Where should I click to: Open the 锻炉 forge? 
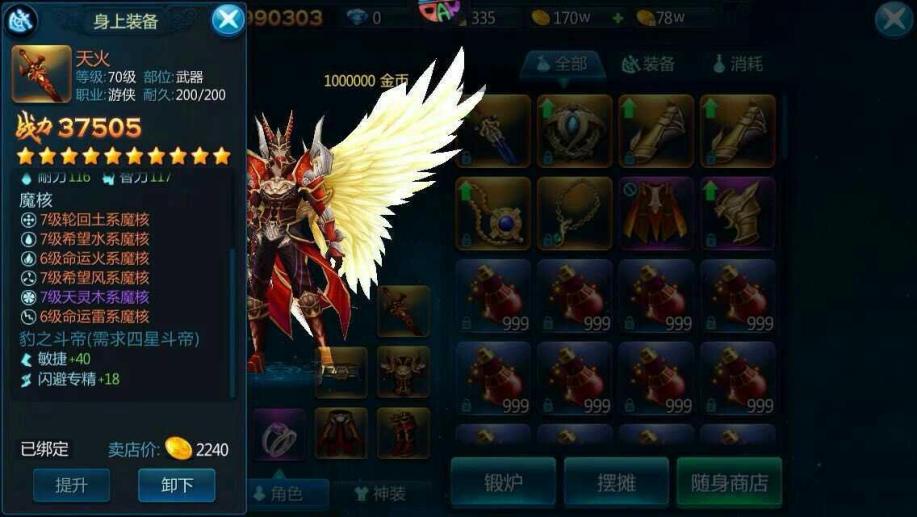503,483
